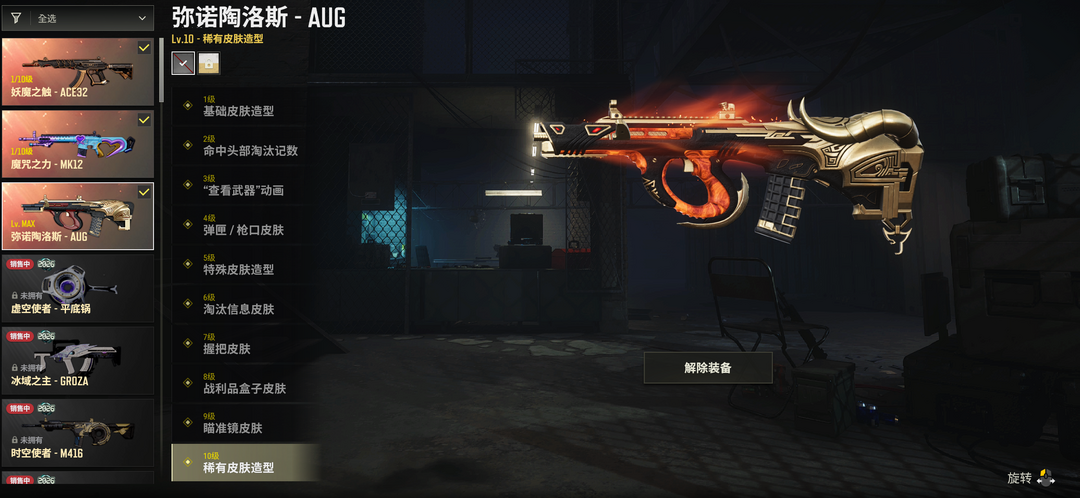Screen dimensions: 1080x498
Task: Select the 弥诺陶洛斯 - AUG skin card
Action: (x=78, y=215)
